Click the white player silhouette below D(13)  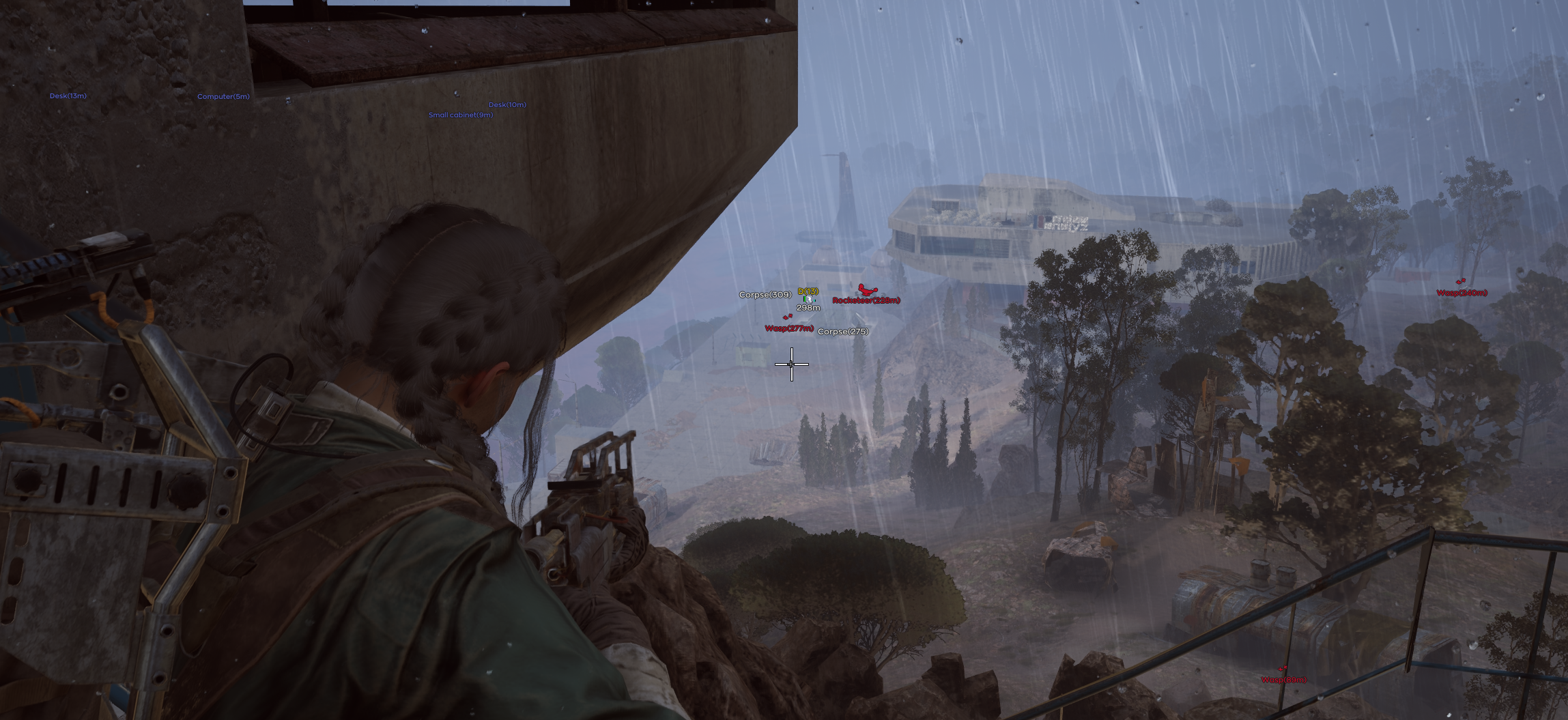pos(809,300)
